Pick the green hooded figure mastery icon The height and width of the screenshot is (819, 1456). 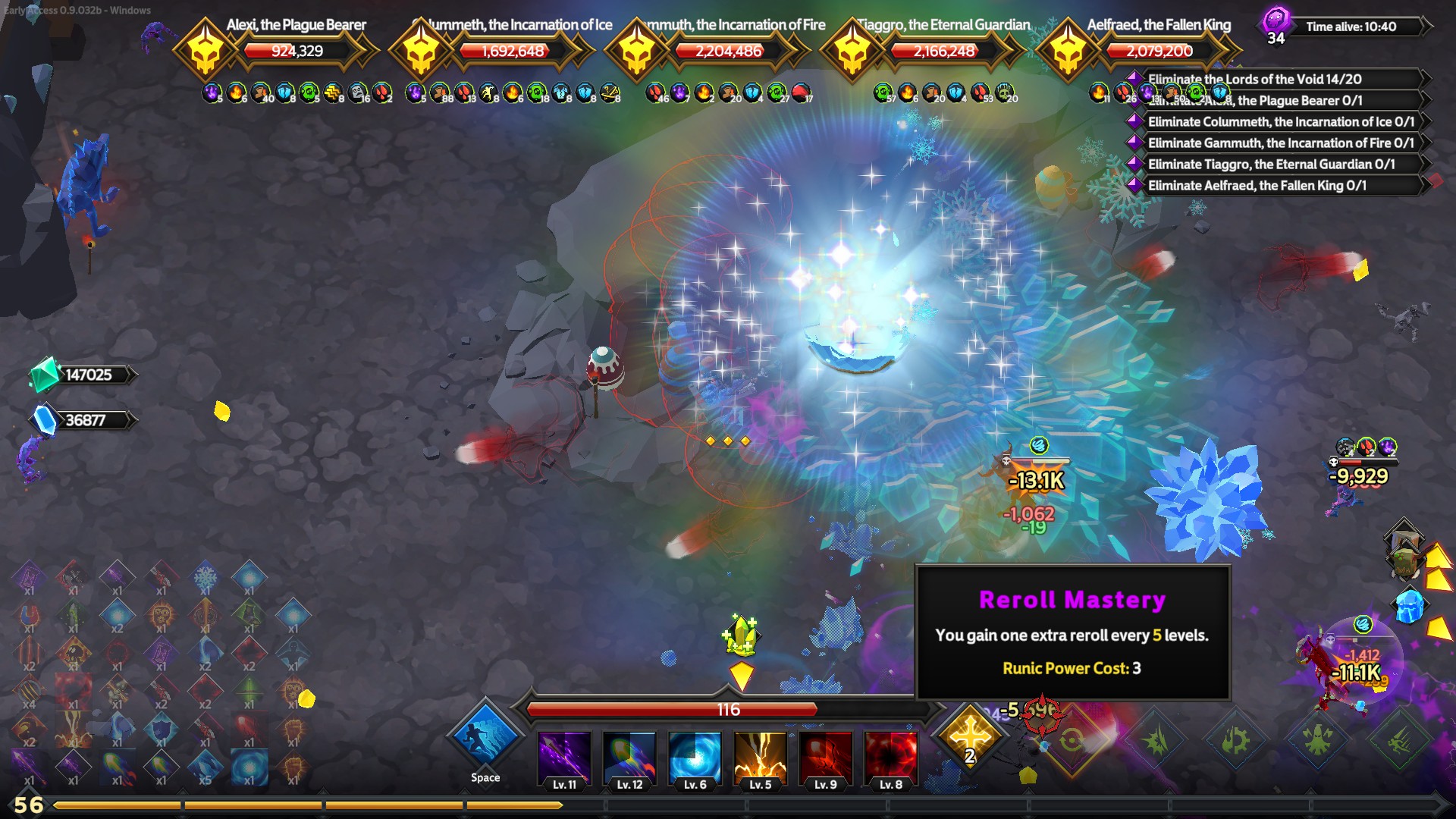point(1318,739)
